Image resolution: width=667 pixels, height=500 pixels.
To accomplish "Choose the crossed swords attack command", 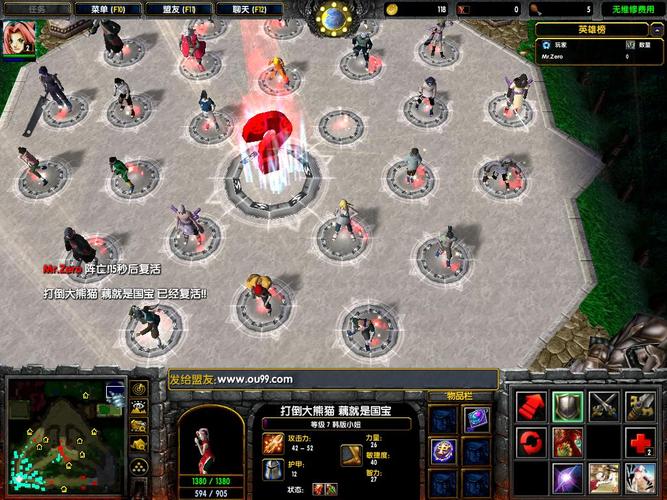I will pyautogui.click(x=603, y=404).
